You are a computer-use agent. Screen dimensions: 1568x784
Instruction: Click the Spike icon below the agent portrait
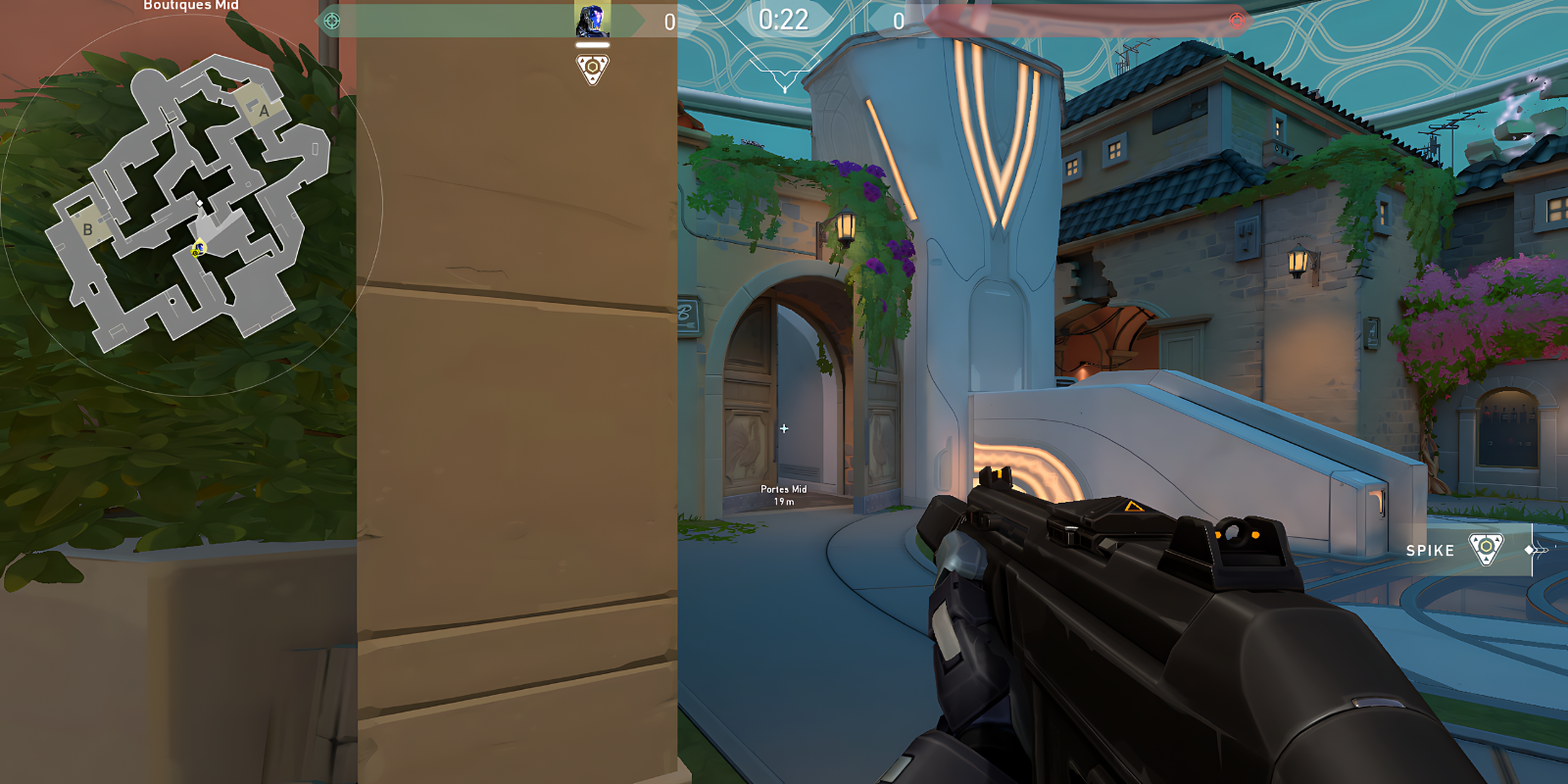(x=592, y=69)
